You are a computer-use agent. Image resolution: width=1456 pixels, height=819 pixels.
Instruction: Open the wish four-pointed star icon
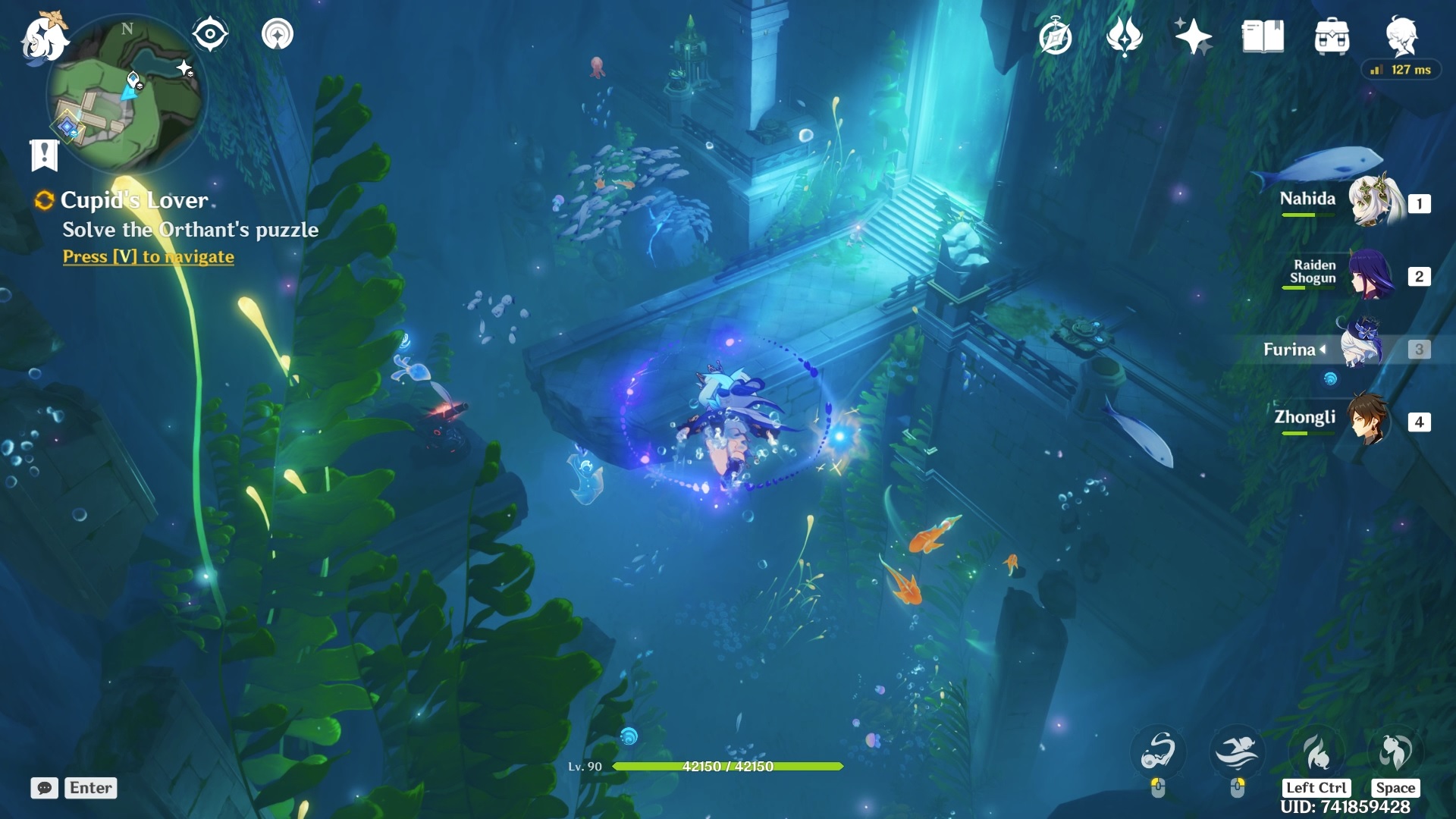pos(1193,36)
